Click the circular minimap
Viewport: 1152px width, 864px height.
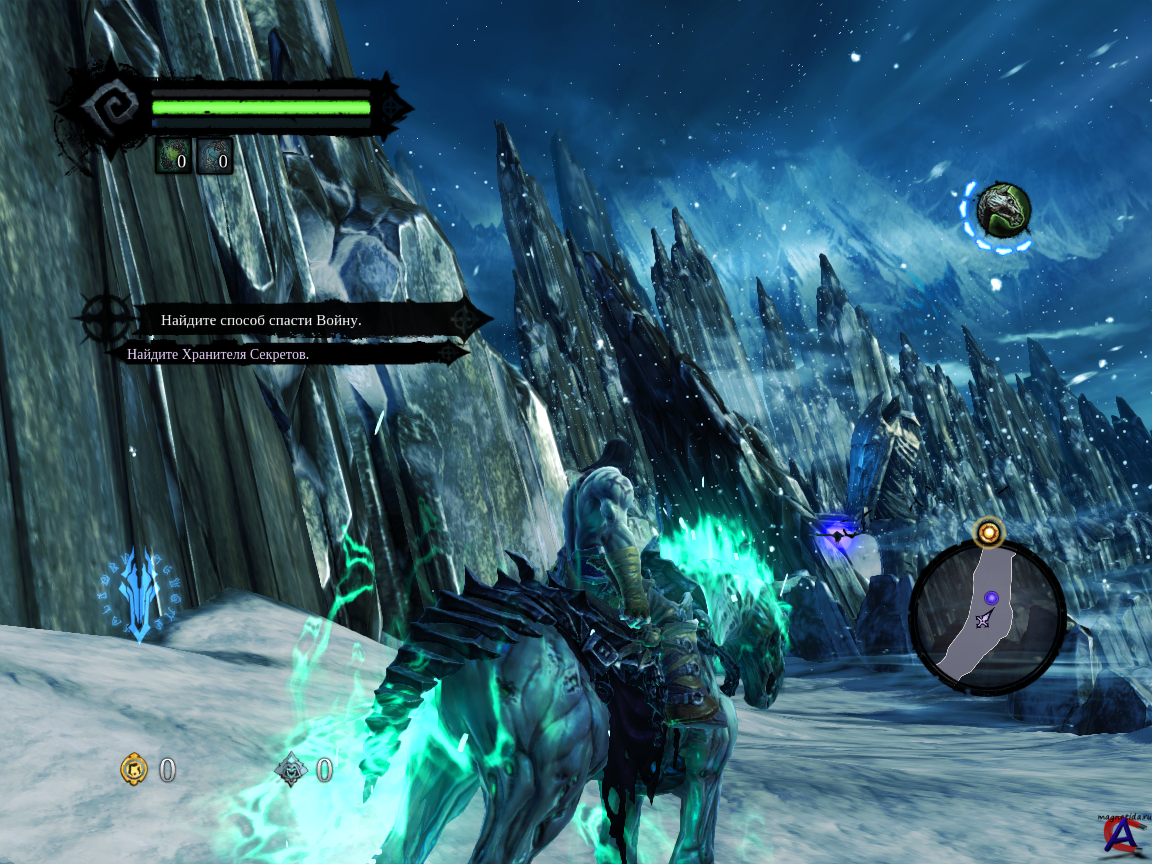tap(987, 616)
